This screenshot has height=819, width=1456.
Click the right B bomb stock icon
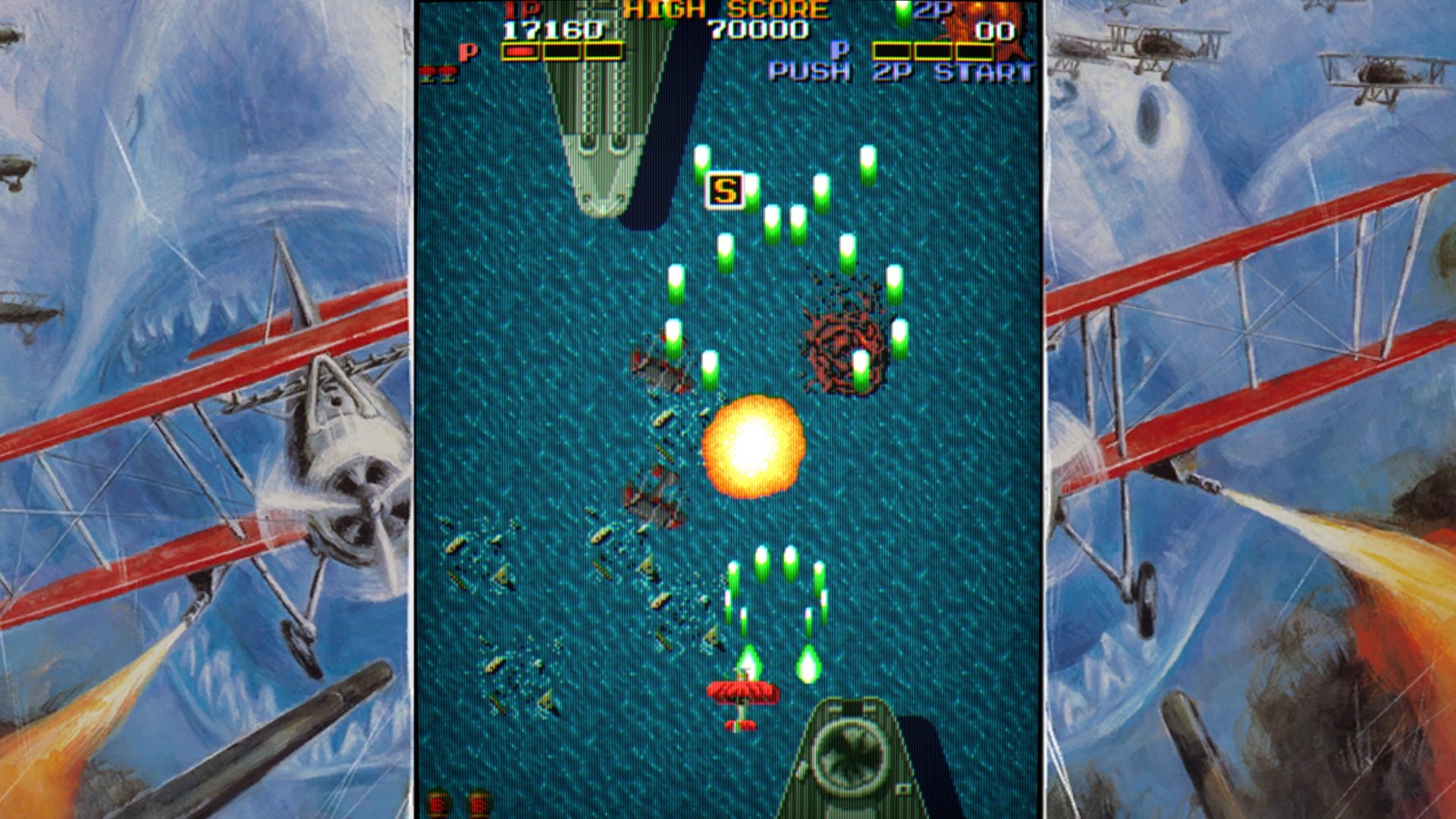pos(479,802)
